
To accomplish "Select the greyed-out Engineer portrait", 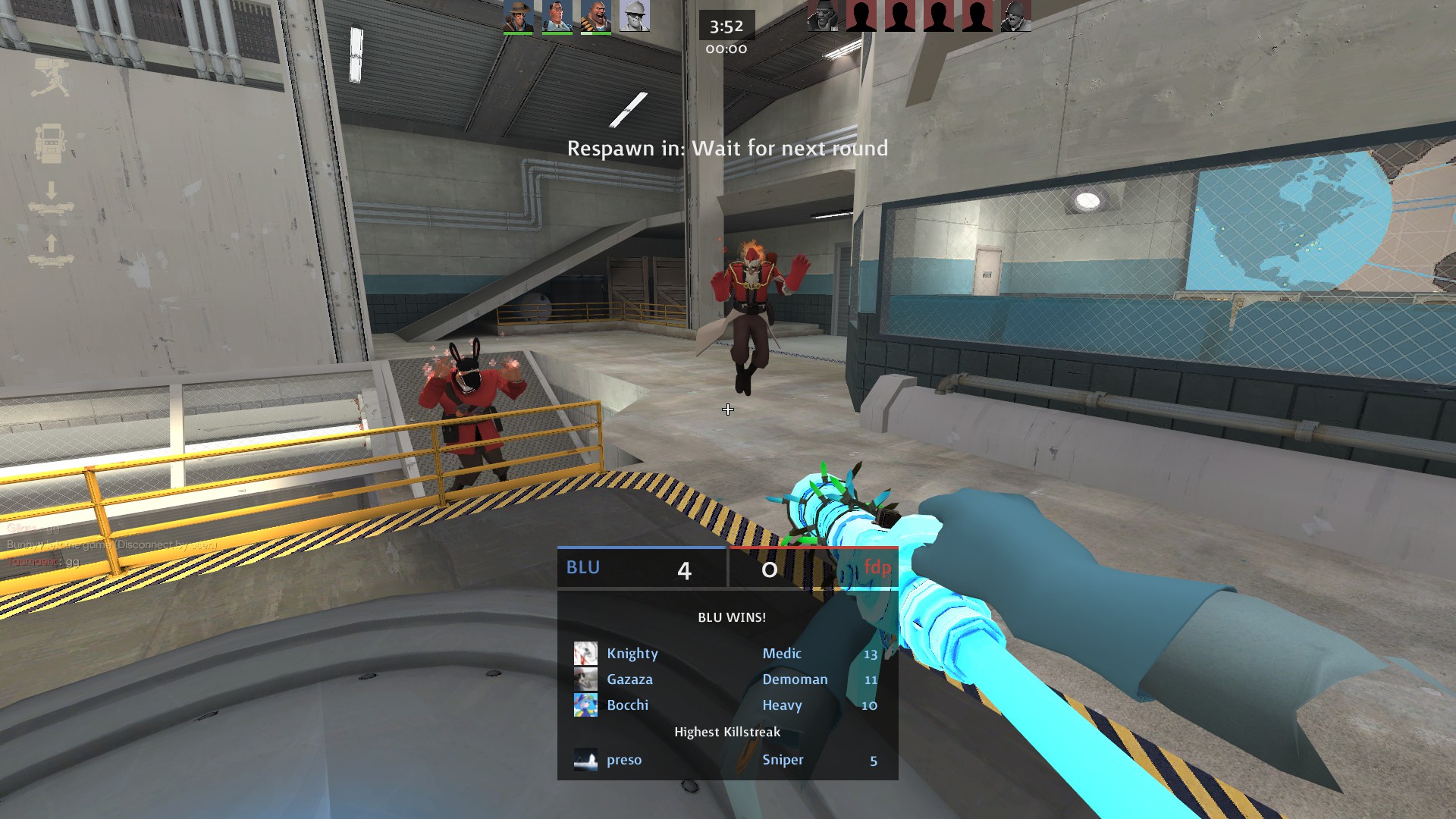I will click(634, 16).
